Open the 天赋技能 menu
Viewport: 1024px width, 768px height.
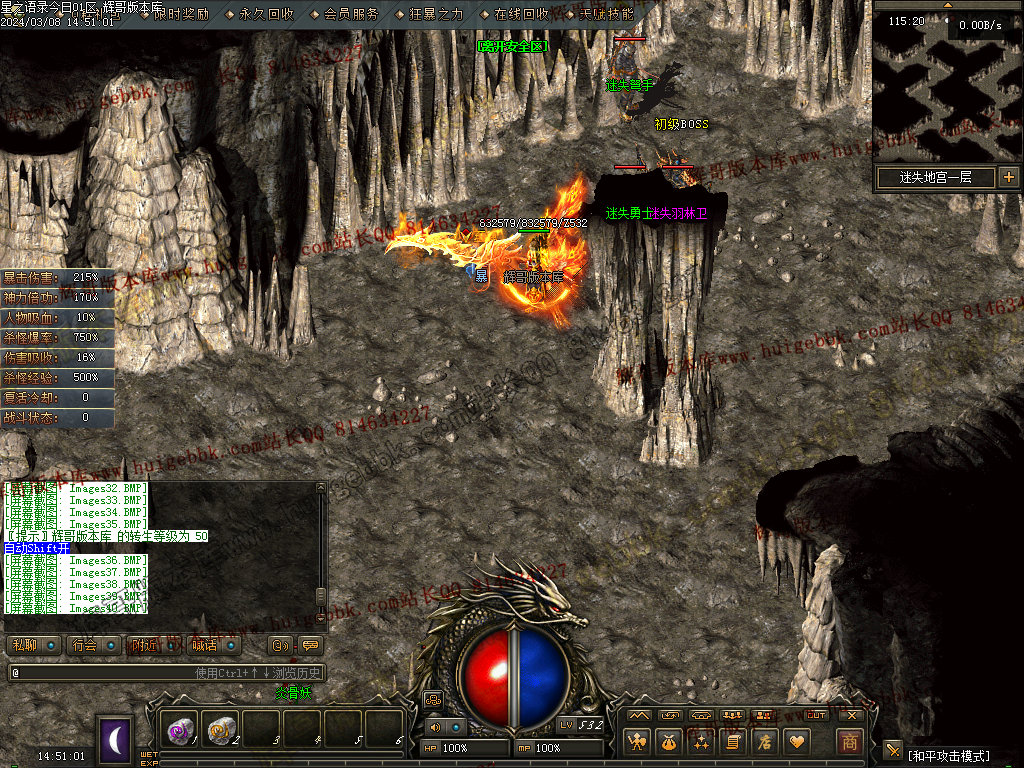click(606, 15)
